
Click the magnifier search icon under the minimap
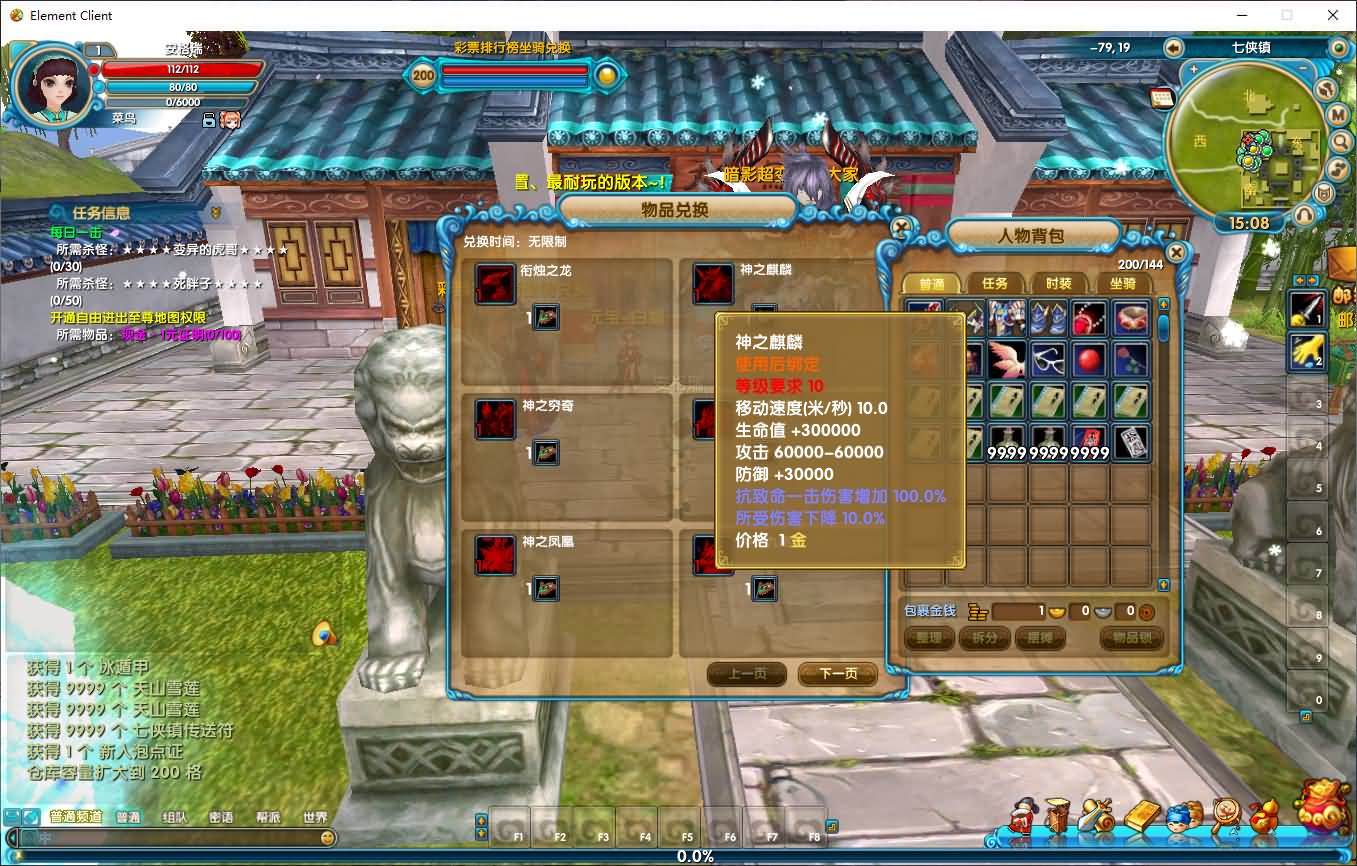1339,141
